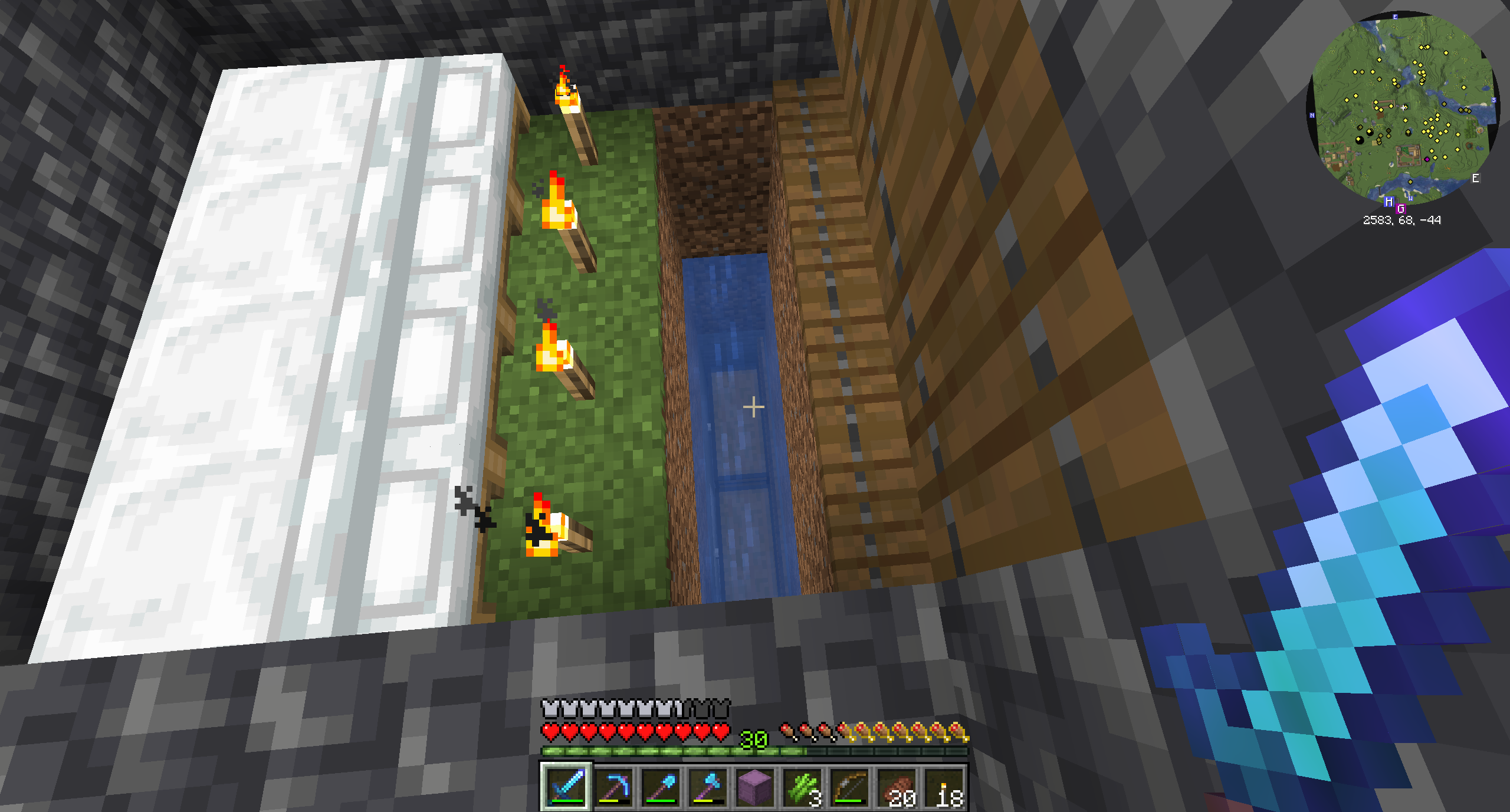Click the purple G waypoint marker

click(x=1401, y=209)
